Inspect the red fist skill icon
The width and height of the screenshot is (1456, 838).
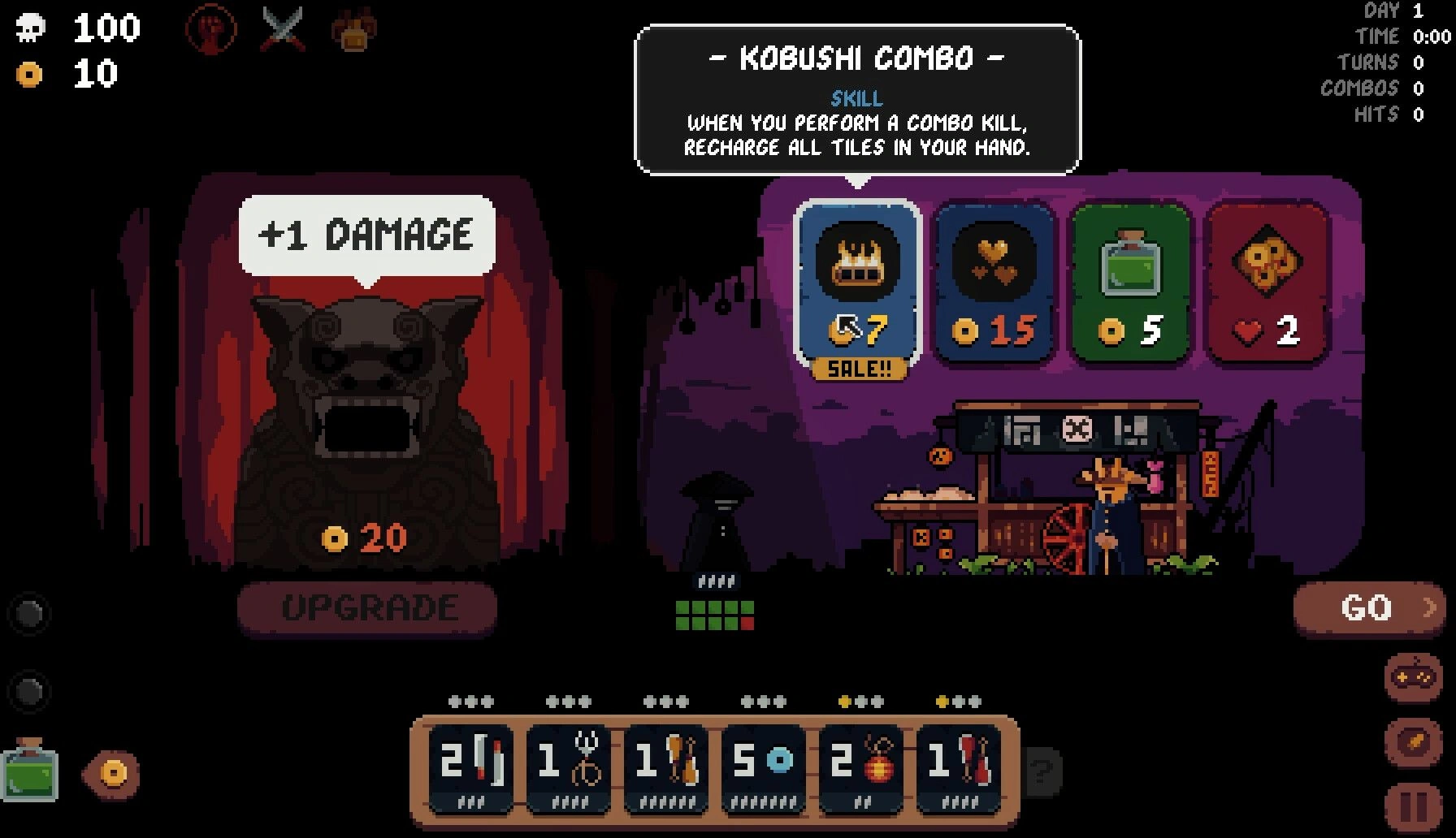(211, 31)
